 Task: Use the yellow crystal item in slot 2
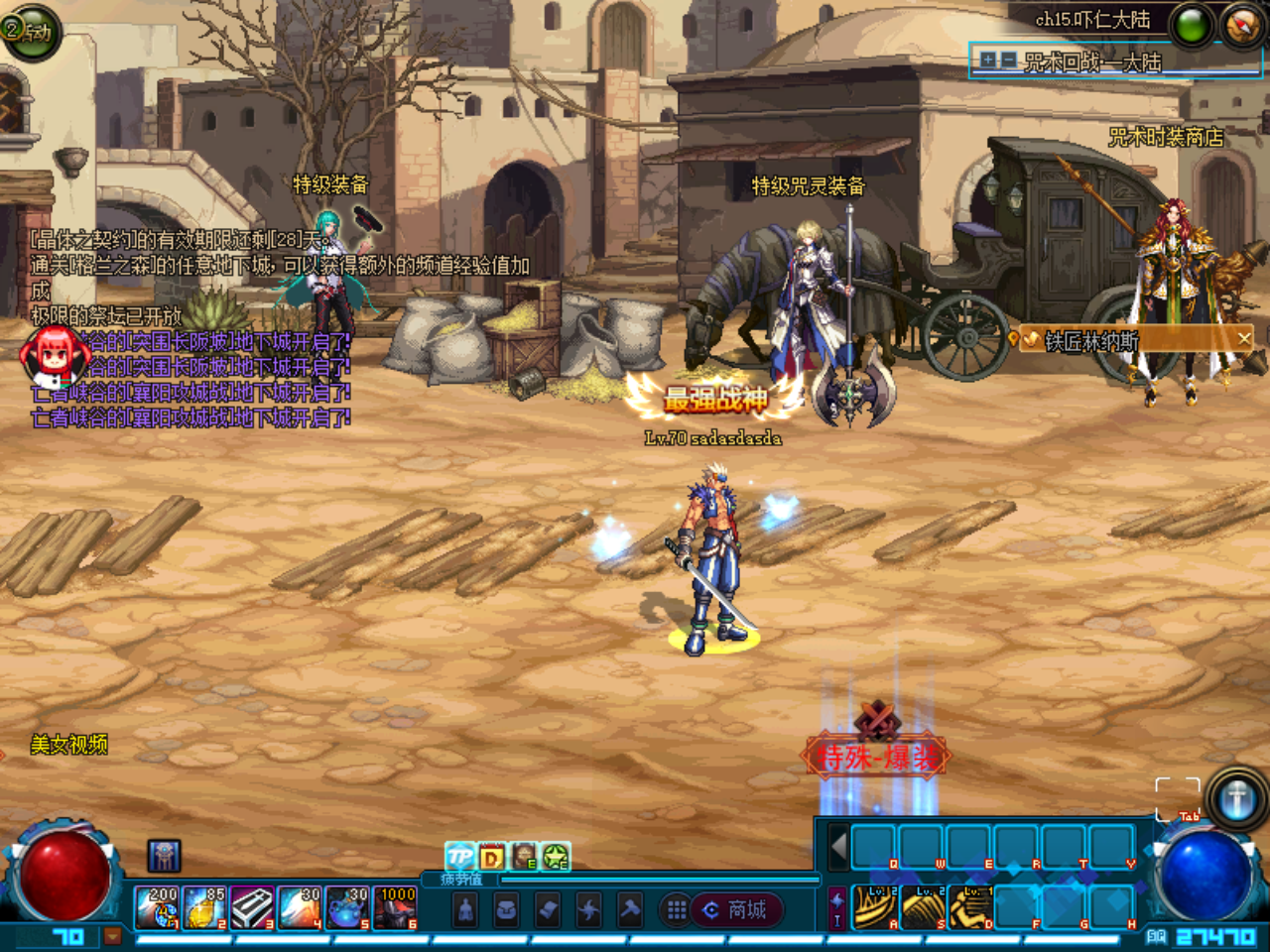204,908
